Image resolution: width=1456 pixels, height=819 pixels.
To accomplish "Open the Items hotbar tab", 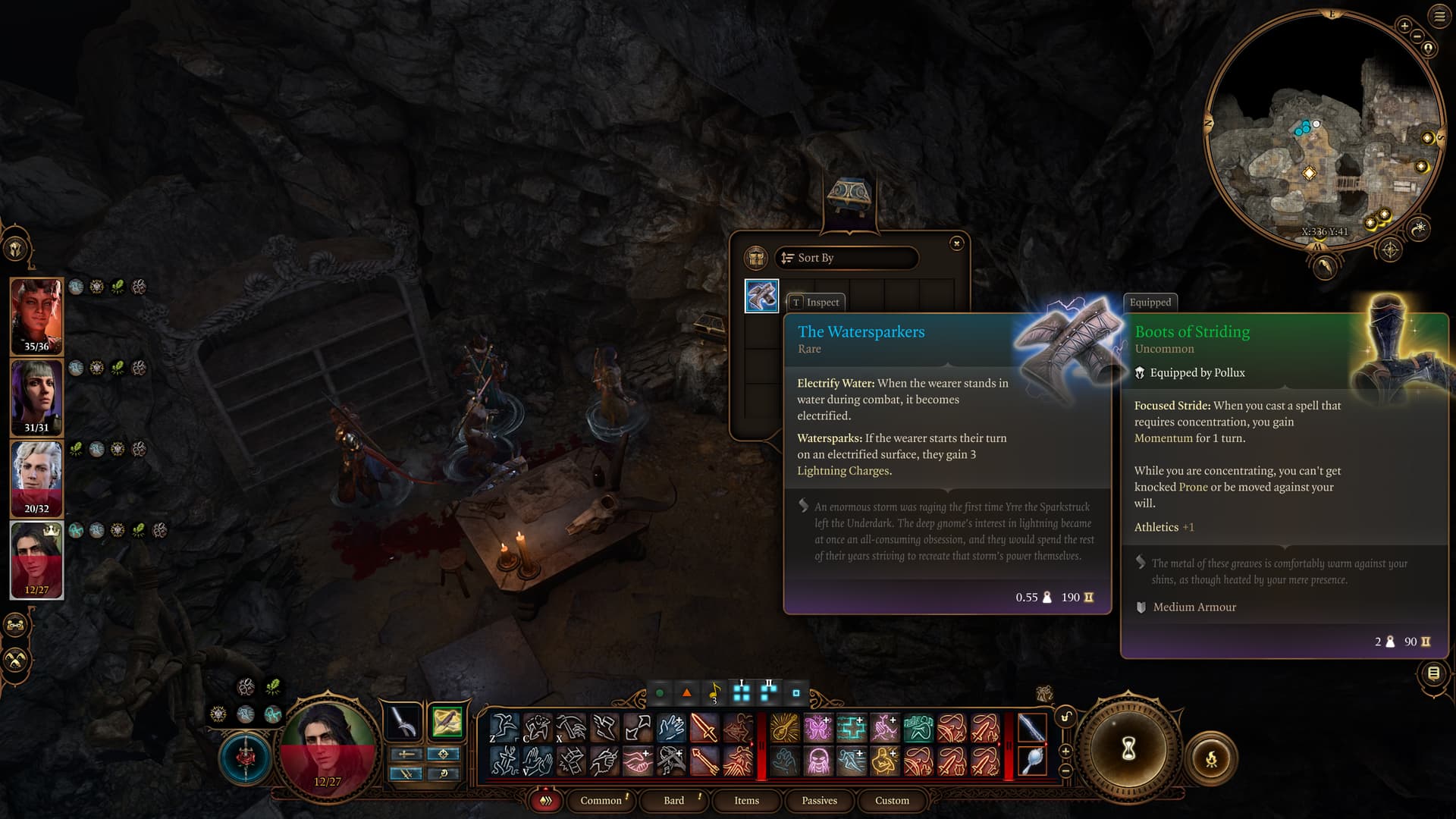I will (x=746, y=800).
